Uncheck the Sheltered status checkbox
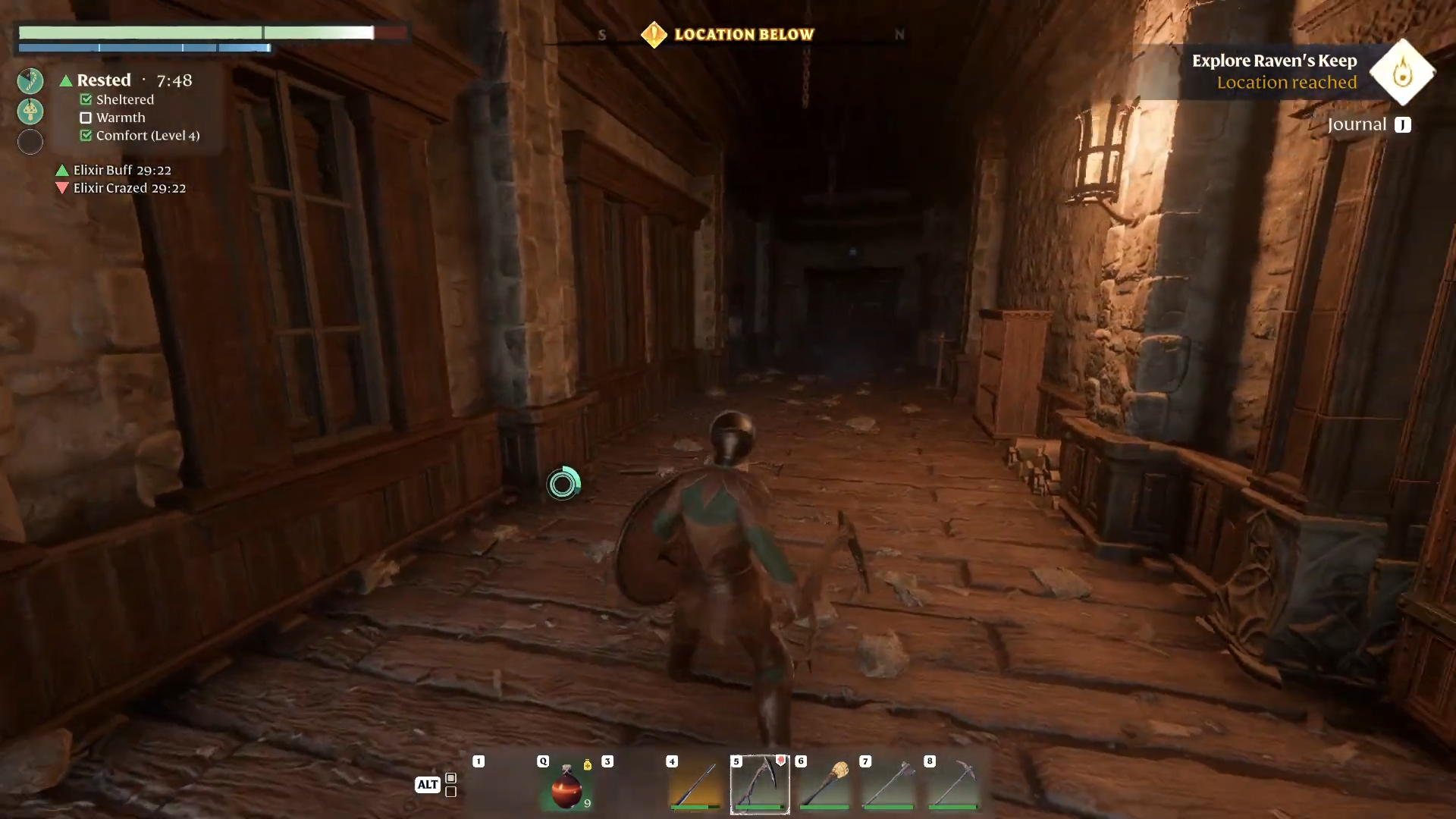 [86, 99]
